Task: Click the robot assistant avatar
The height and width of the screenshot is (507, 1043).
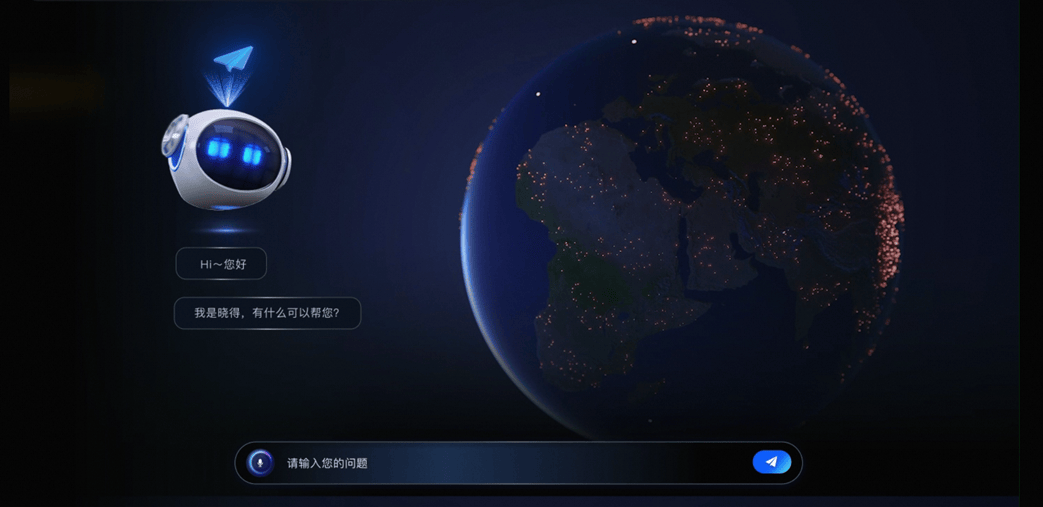Action: [227, 158]
